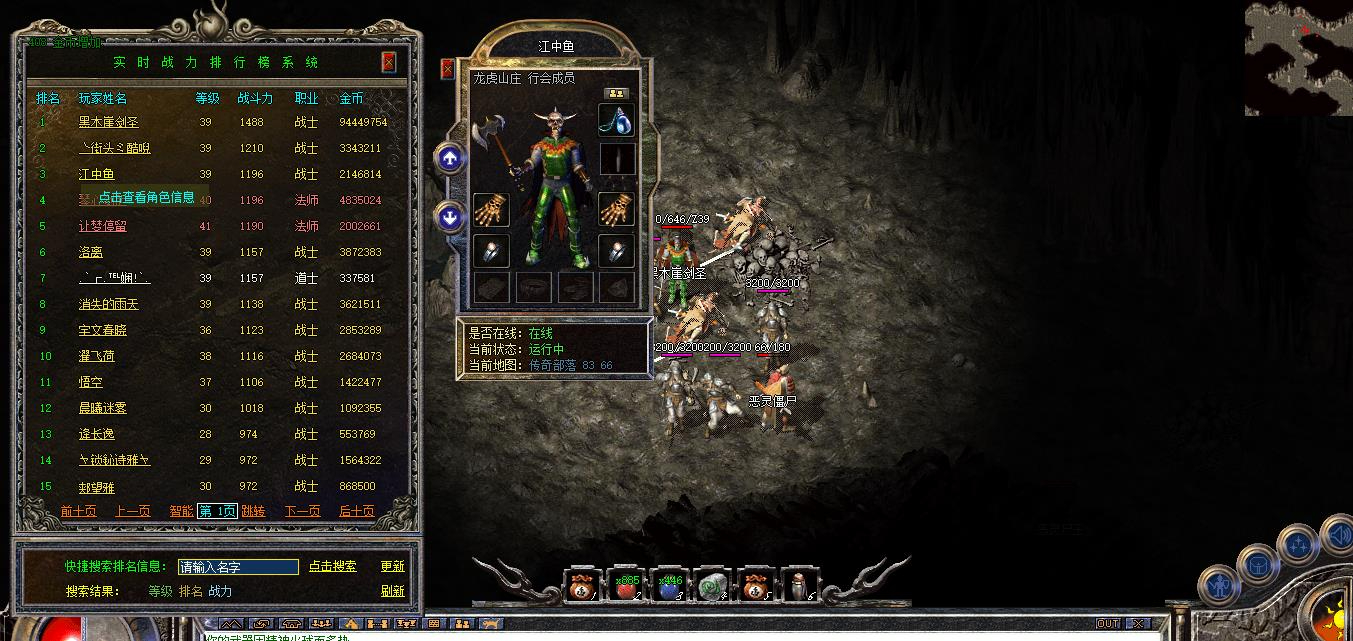Update rankings with the 更新 link
Screen dimensions: 1353x641
click(392, 566)
